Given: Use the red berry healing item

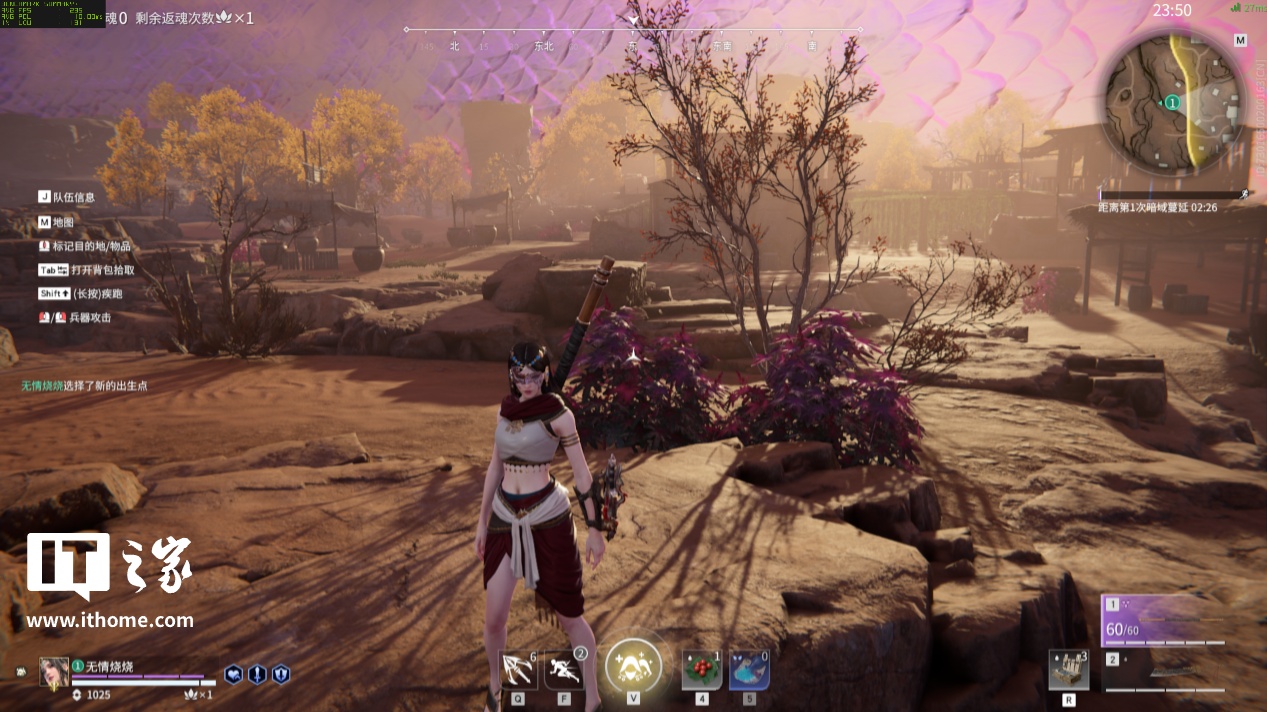Looking at the screenshot, I should [x=702, y=669].
